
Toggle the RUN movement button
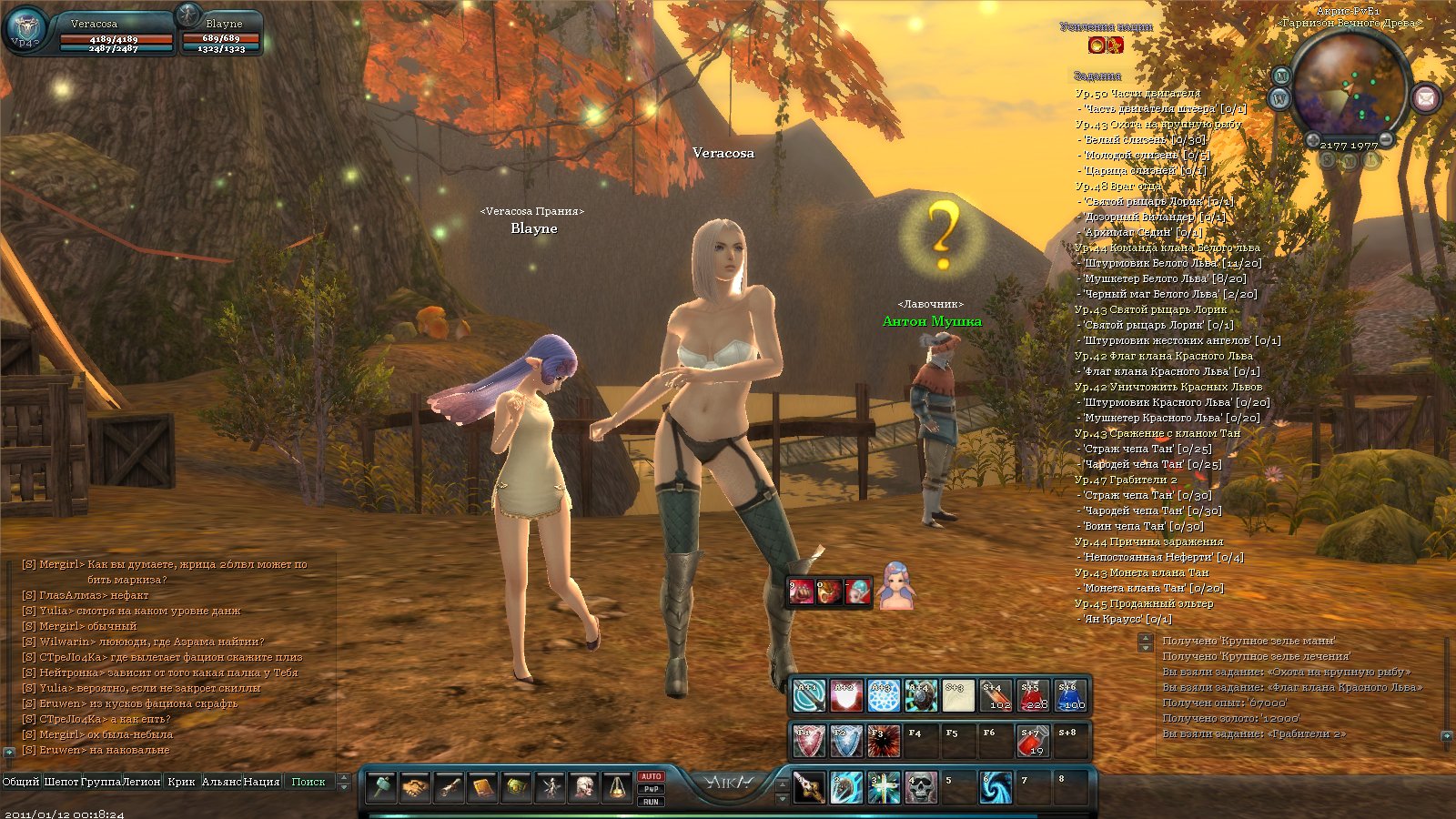click(651, 802)
